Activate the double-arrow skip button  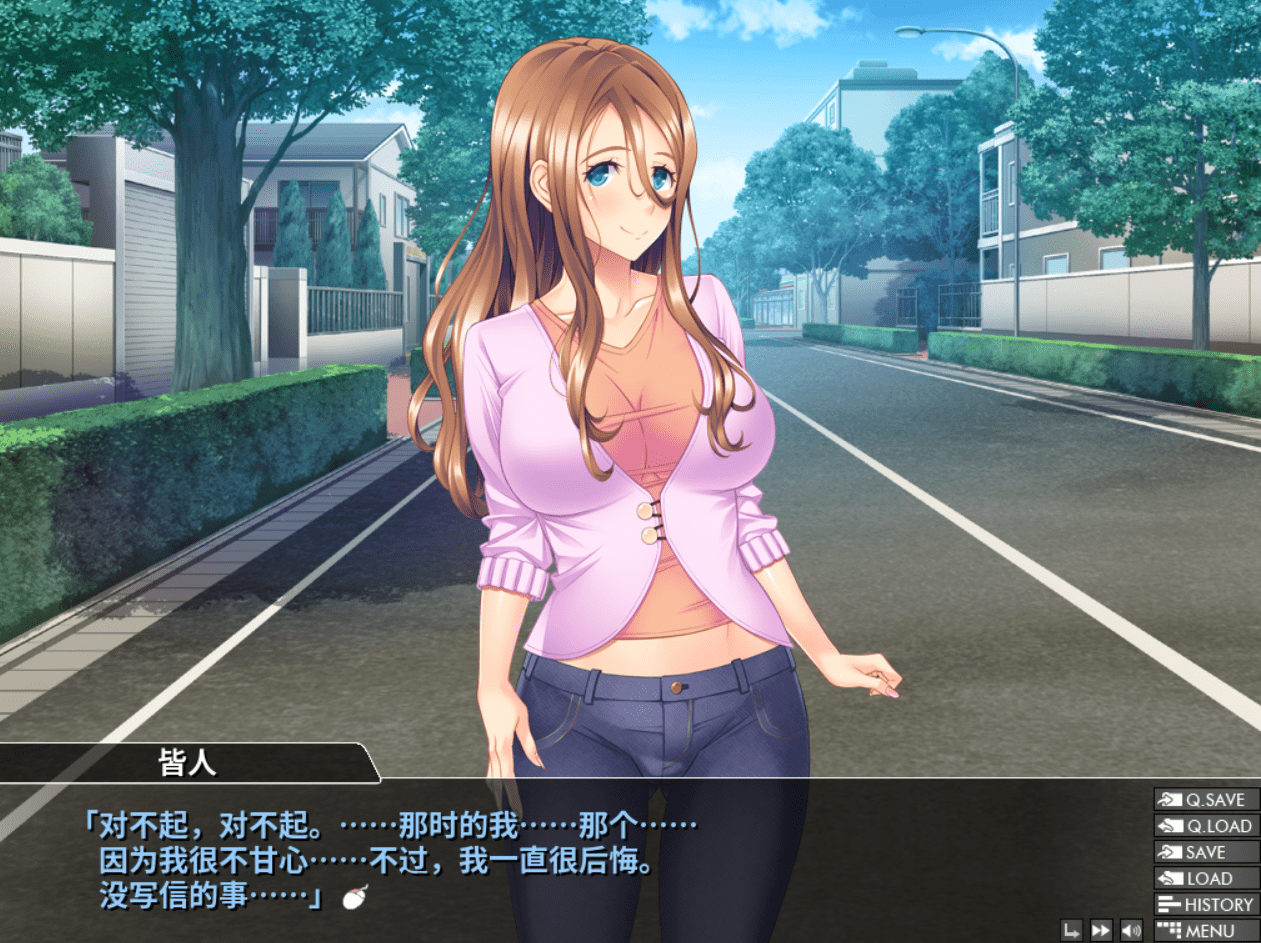(x=1101, y=931)
